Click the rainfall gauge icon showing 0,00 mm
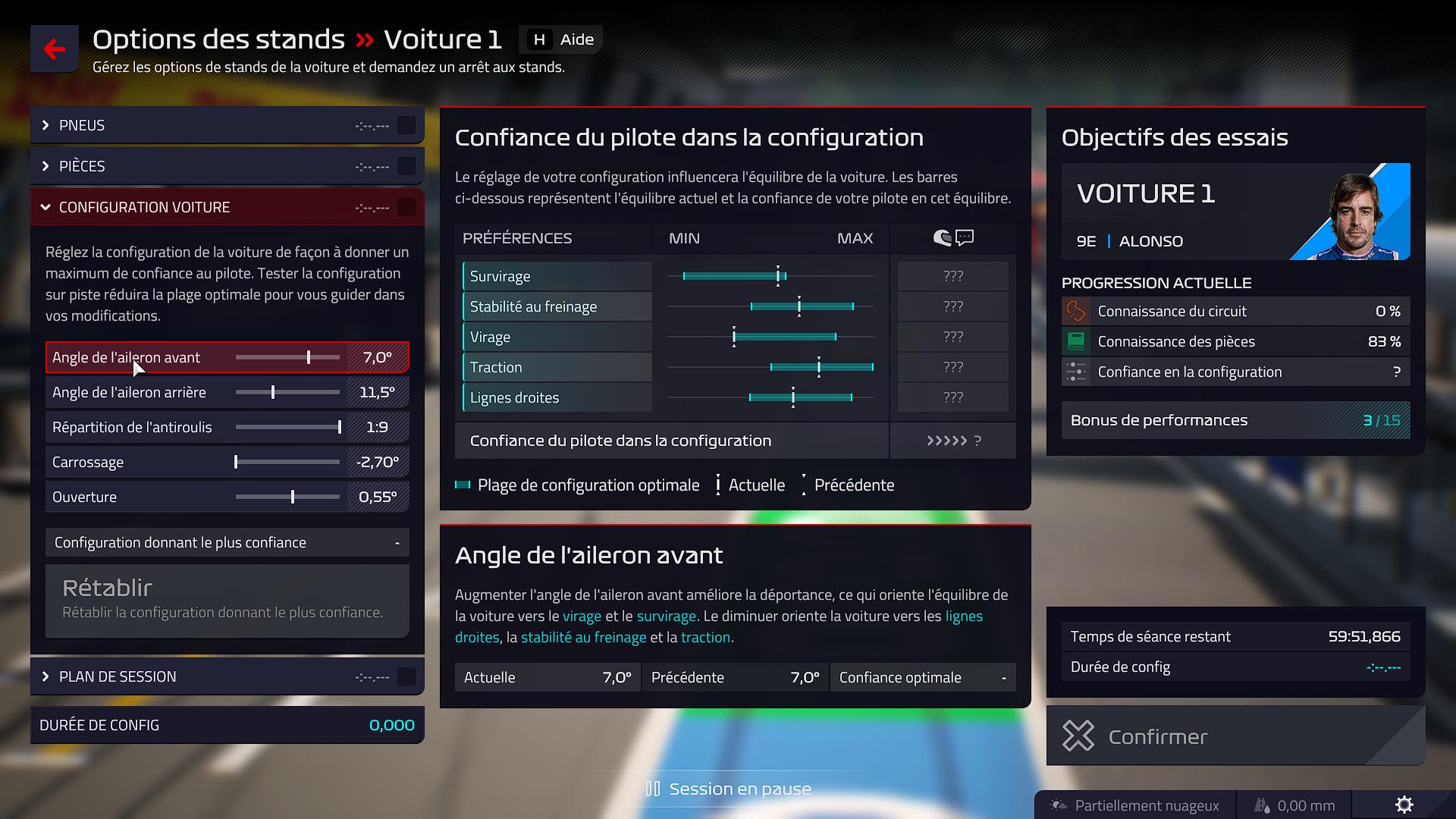The width and height of the screenshot is (1456, 819). [1263, 805]
